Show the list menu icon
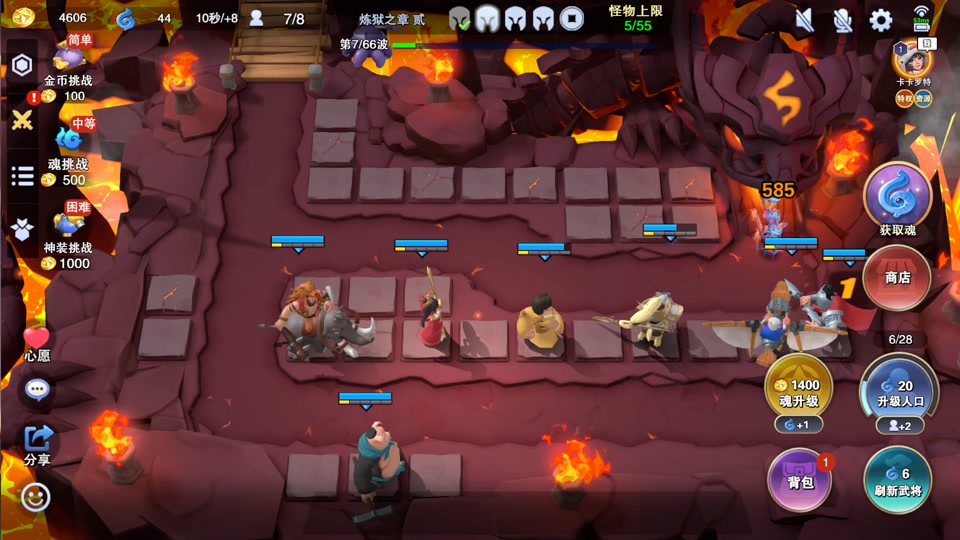This screenshot has width=960, height=540. click(22, 176)
